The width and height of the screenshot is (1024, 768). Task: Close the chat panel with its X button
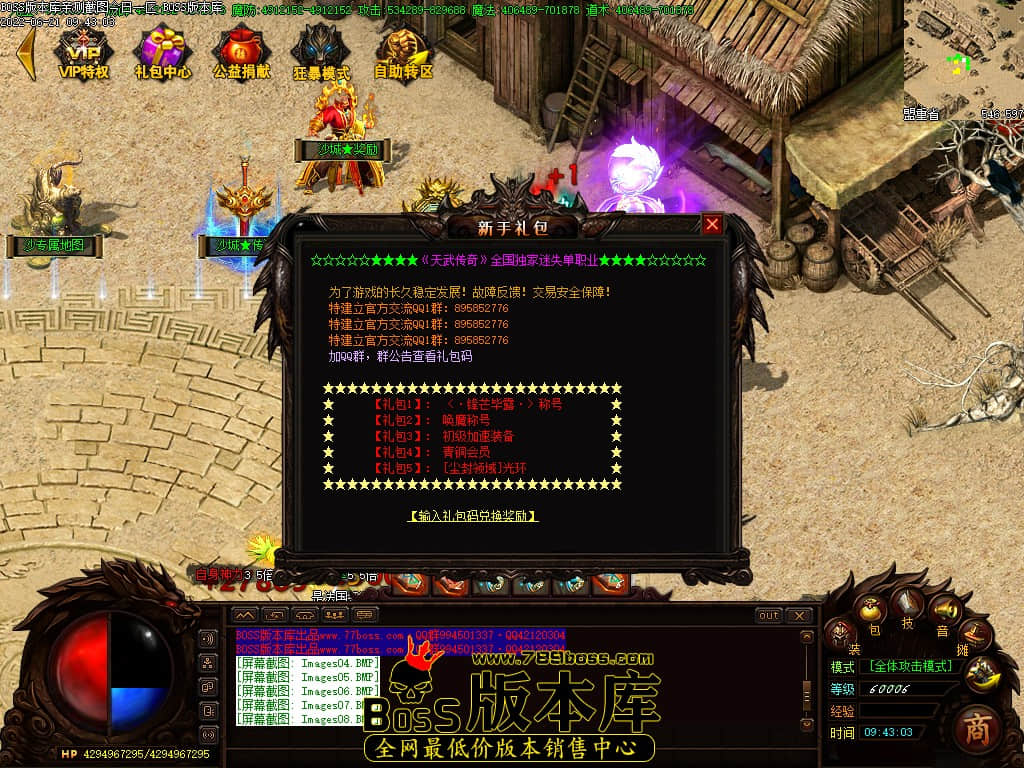798,615
